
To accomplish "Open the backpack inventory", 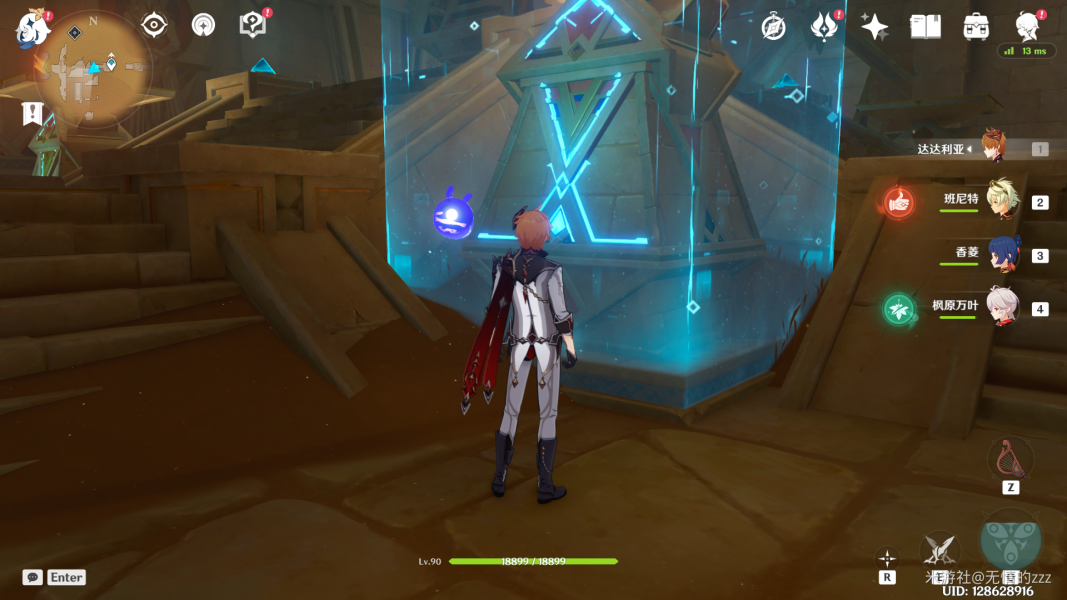I will (x=976, y=27).
